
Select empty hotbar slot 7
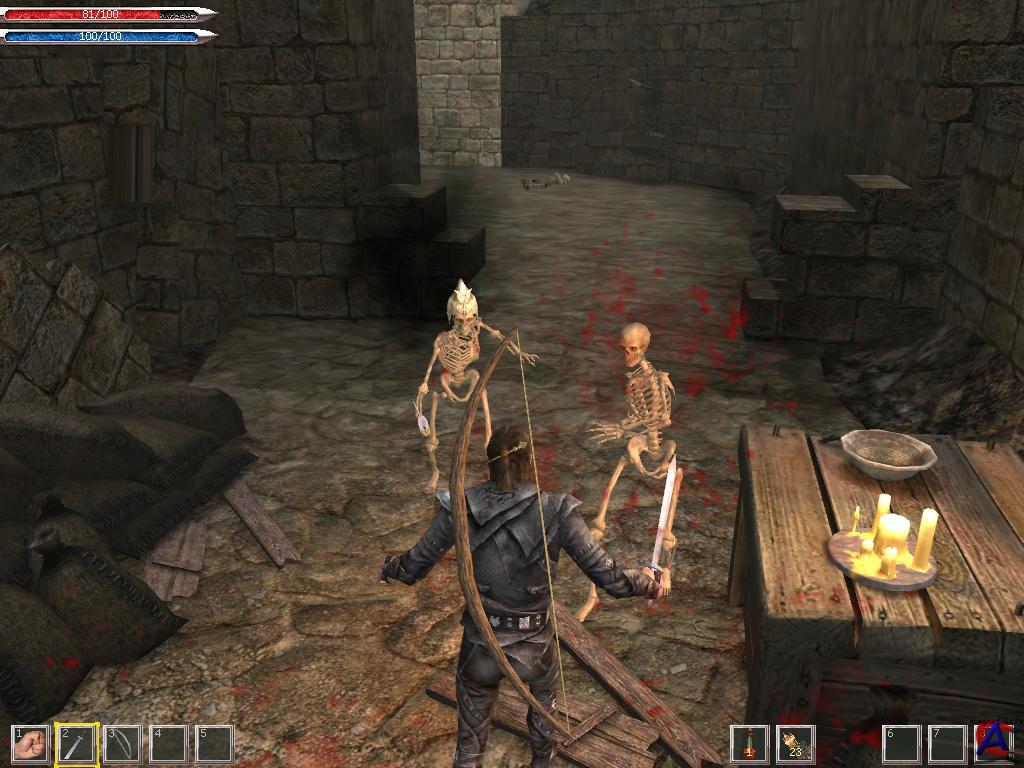(947, 744)
